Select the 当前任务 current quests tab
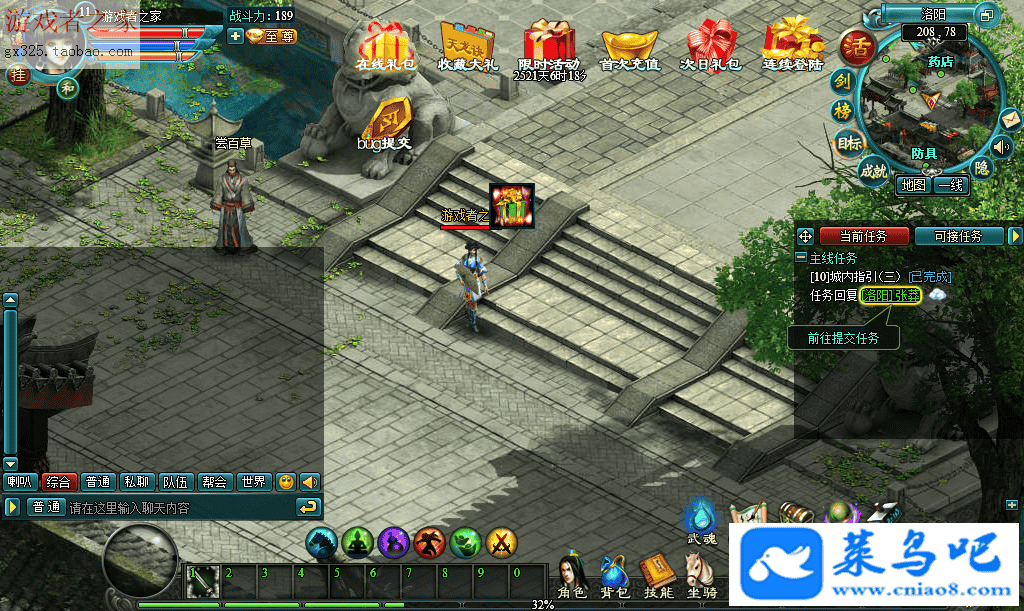 pos(864,236)
